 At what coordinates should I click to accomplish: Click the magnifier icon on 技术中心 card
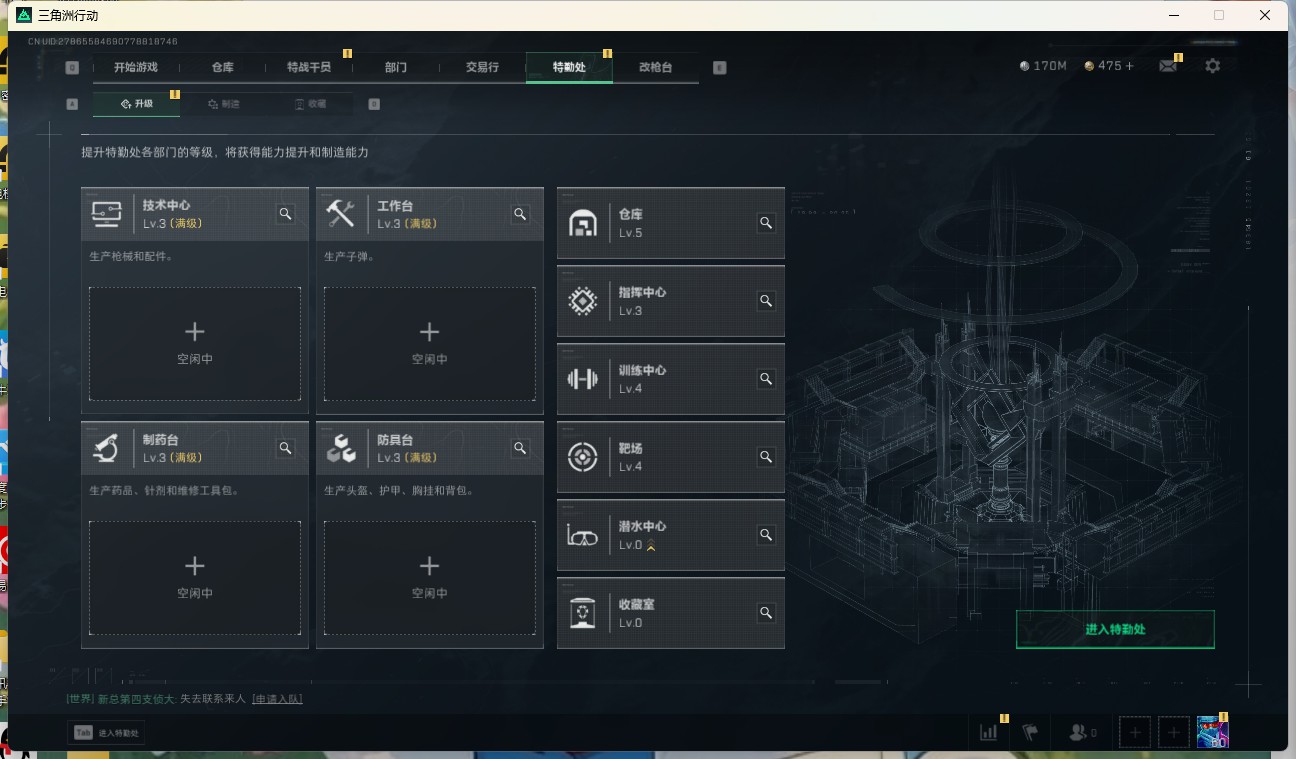pos(285,213)
